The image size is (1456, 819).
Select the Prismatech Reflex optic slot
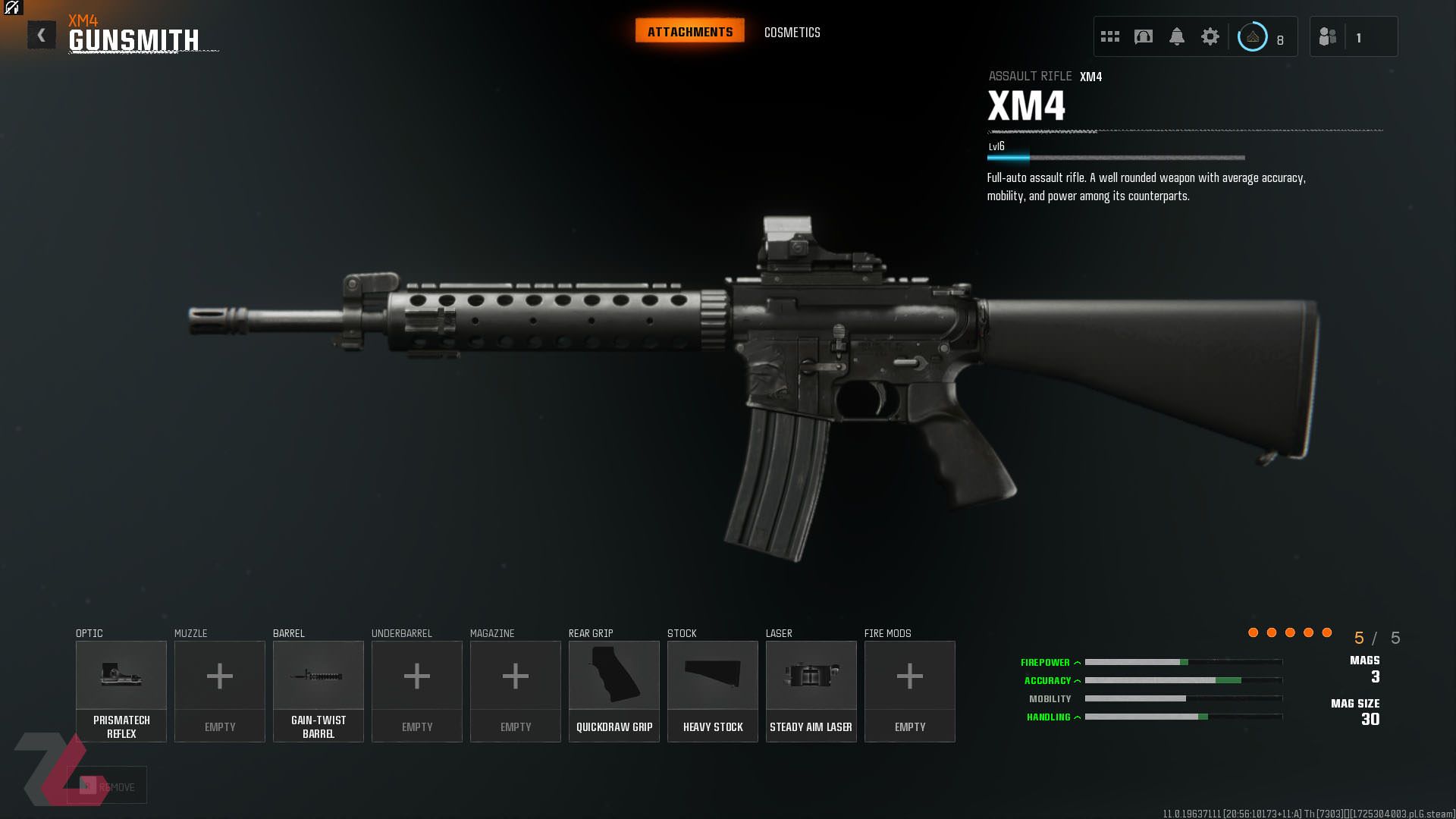121,690
